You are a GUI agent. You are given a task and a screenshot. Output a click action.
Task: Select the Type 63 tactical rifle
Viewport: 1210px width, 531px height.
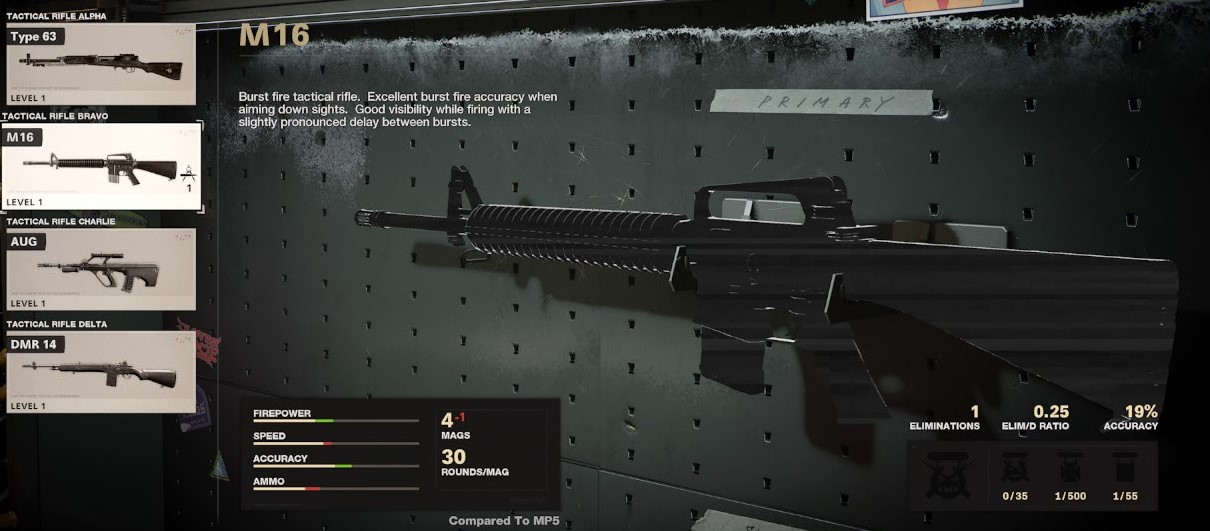[x=100, y=64]
